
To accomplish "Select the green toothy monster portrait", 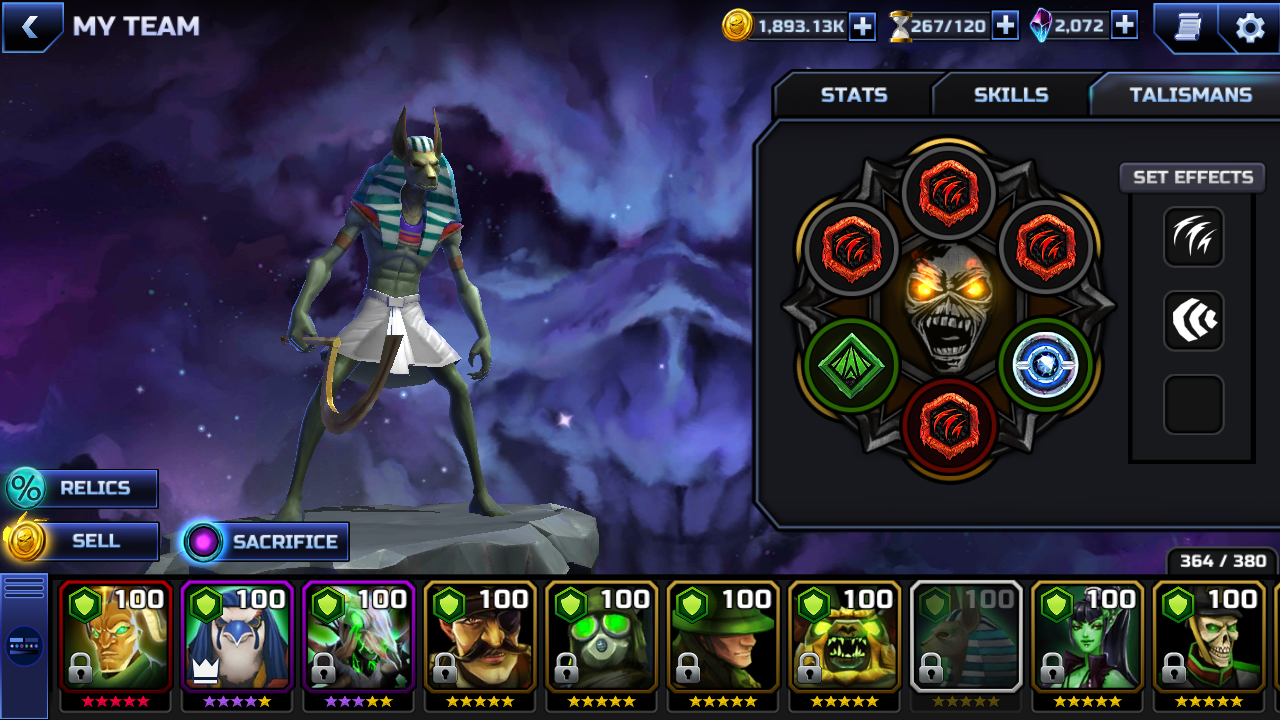I will [x=845, y=637].
